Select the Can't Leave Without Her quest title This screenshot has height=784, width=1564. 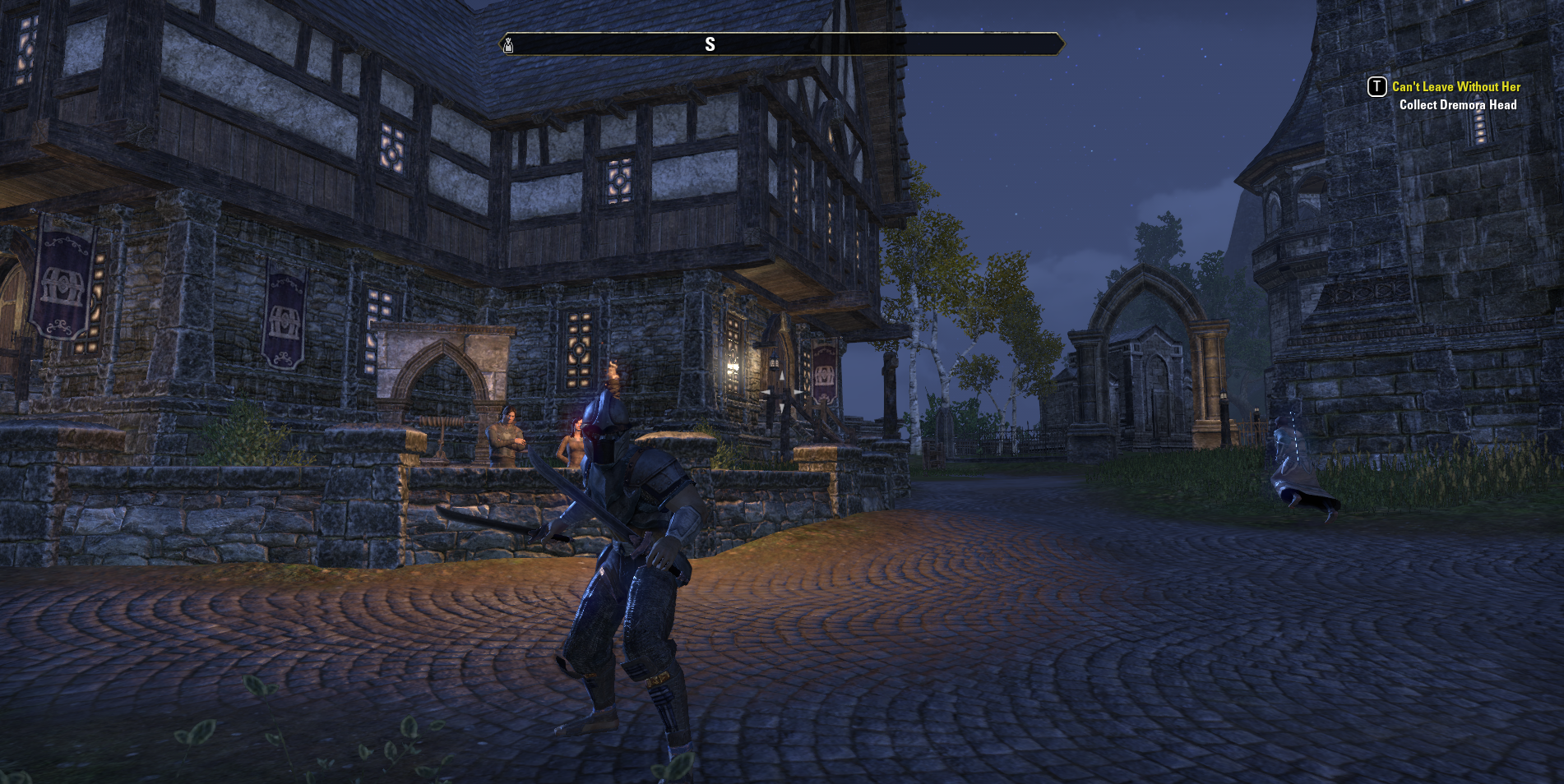pos(1455,87)
